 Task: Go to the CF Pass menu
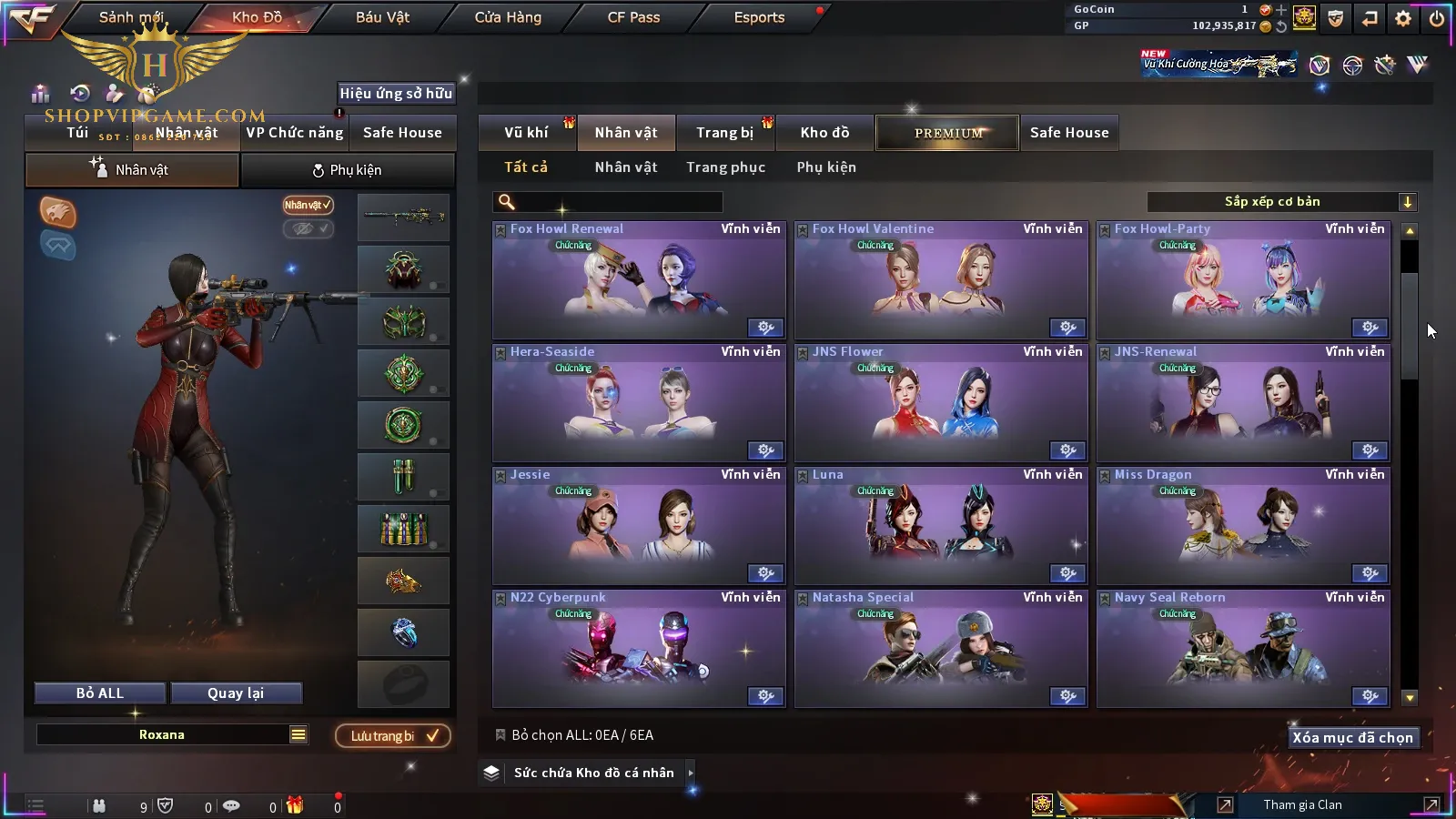tap(633, 17)
